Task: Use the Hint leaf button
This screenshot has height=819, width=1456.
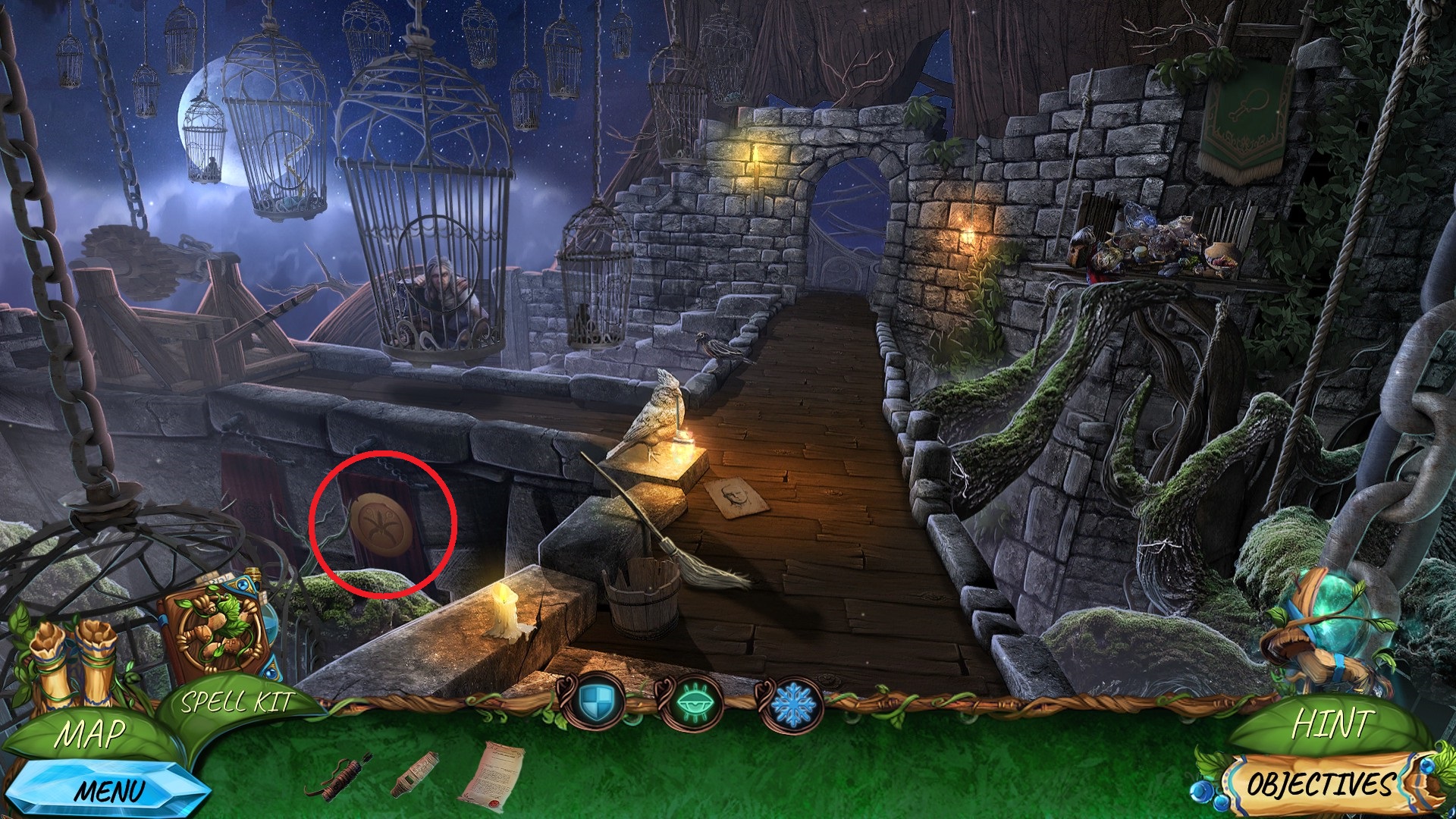Action: pyautogui.click(x=1332, y=724)
